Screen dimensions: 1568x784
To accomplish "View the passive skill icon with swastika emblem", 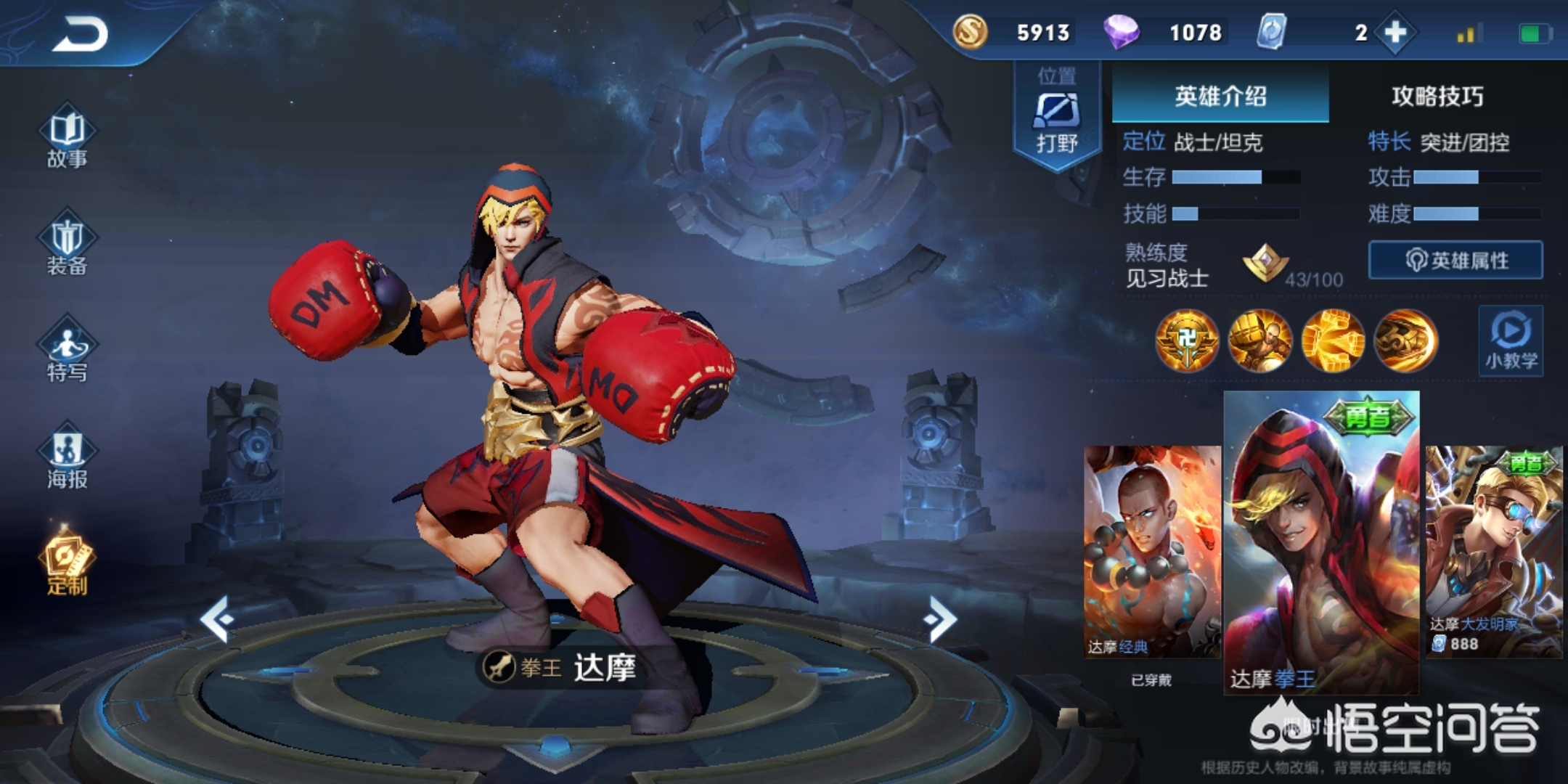I will point(1187,340).
